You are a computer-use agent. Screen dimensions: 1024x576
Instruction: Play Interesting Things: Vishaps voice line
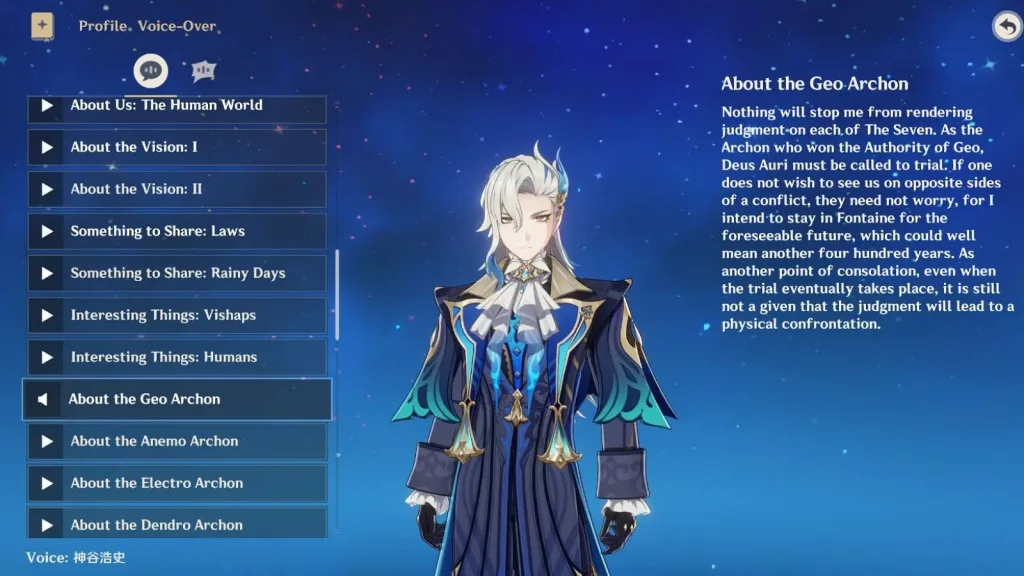click(x=176, y=315)
